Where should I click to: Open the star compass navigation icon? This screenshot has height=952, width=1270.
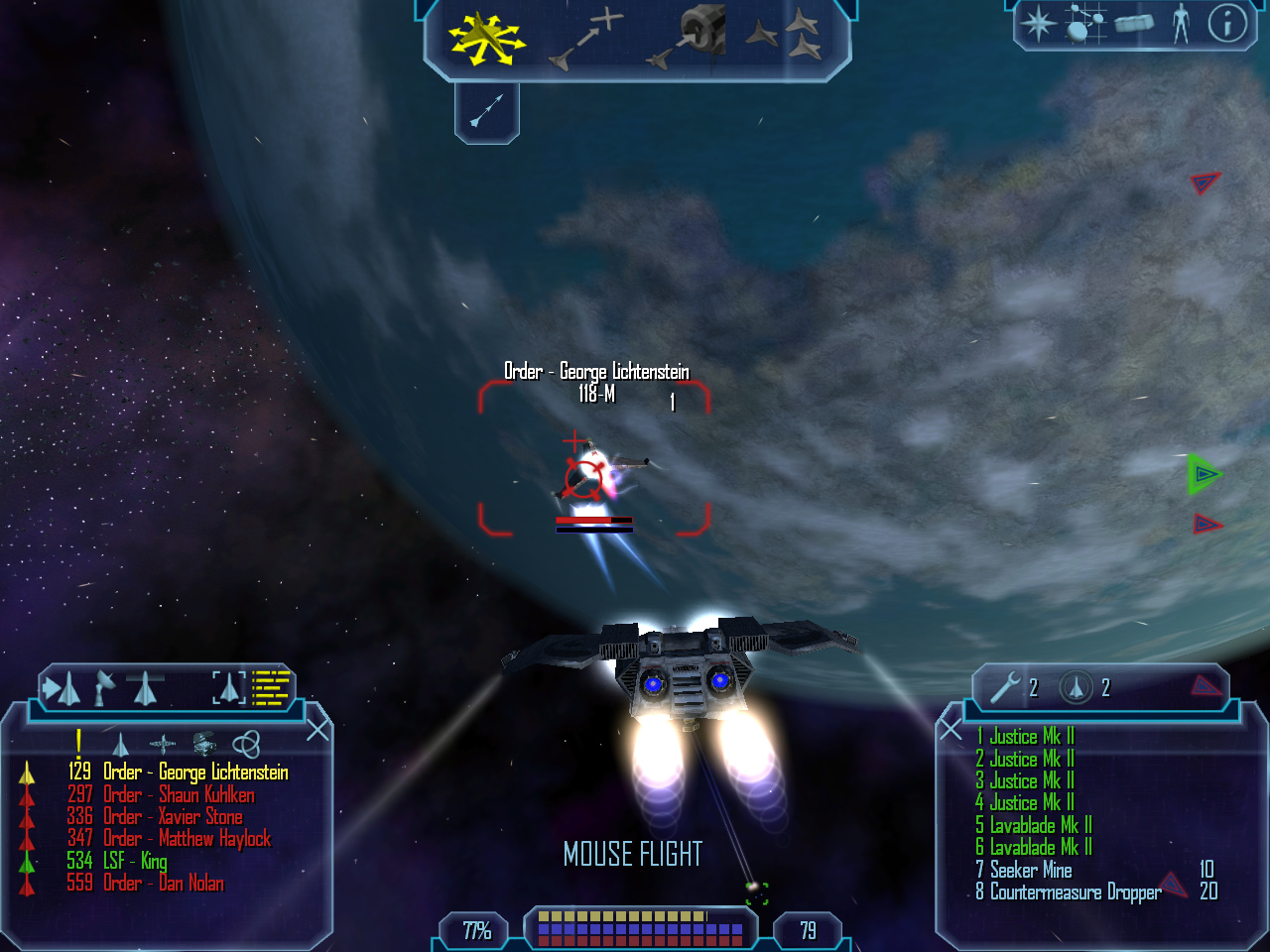[x=1038, y=24]
